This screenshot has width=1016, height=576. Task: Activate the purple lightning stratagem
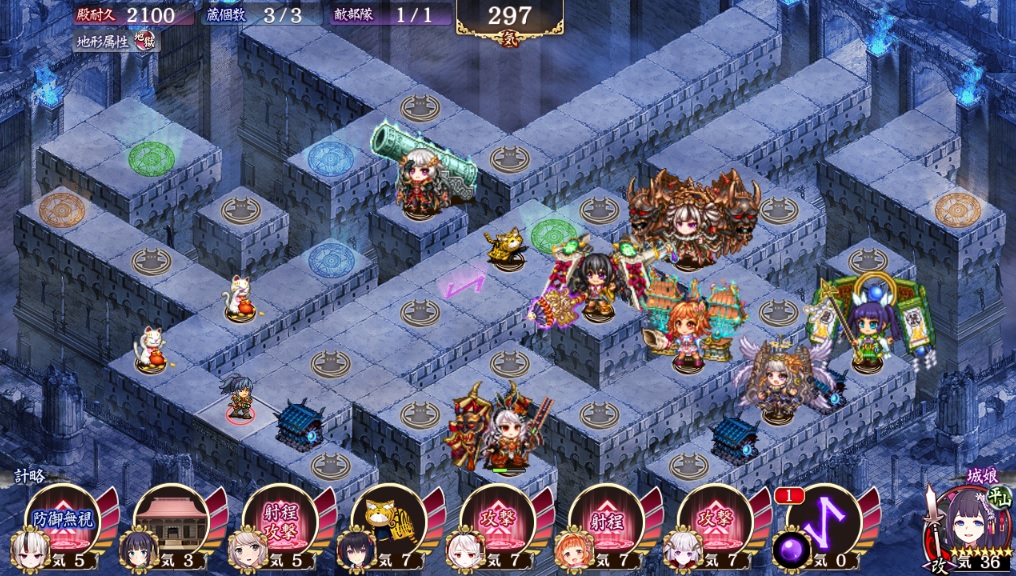pyautogui.click(x=823, y=521)
